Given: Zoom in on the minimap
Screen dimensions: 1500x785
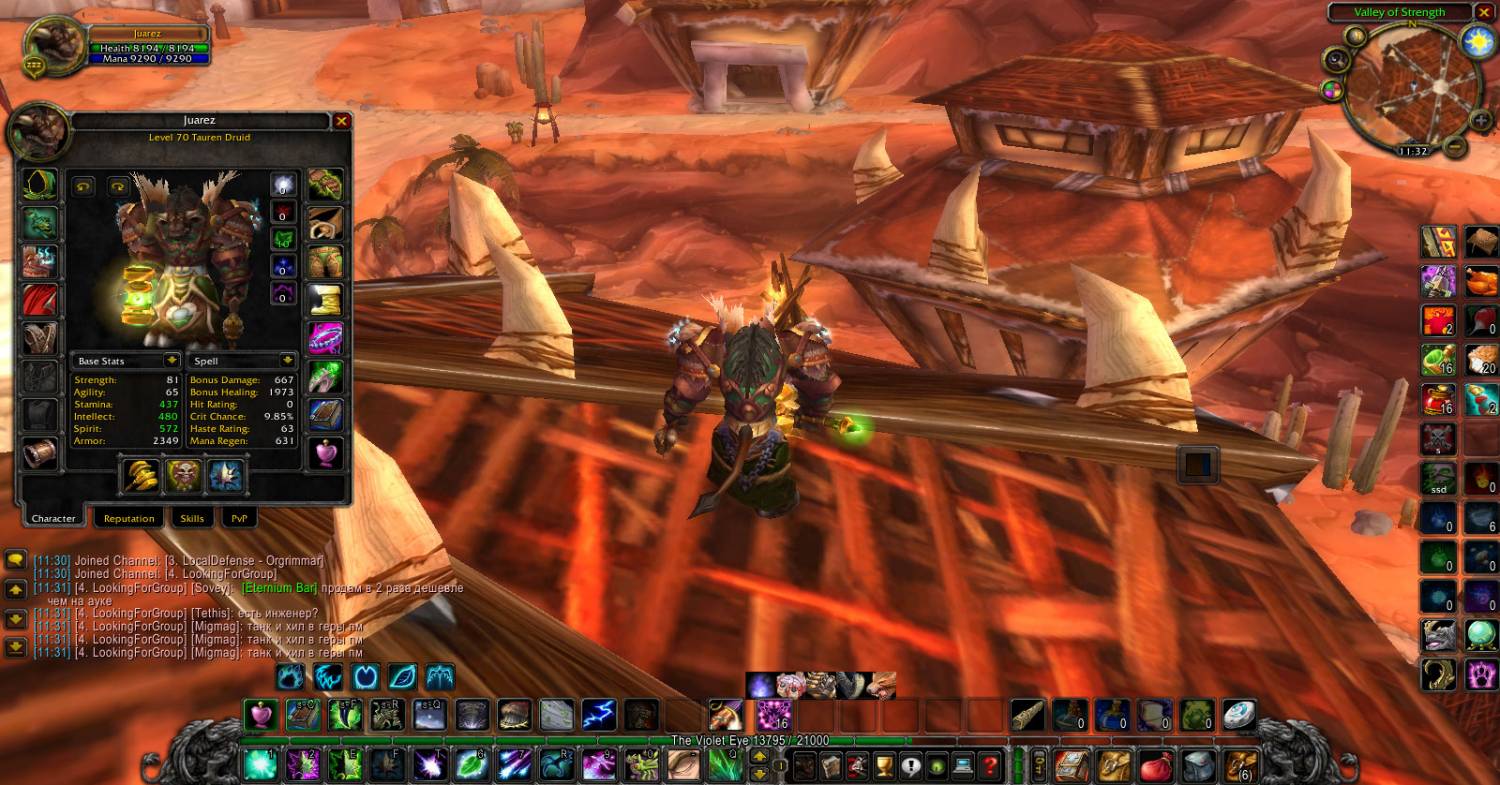Looking at the screenshot, I should 1481,120.
